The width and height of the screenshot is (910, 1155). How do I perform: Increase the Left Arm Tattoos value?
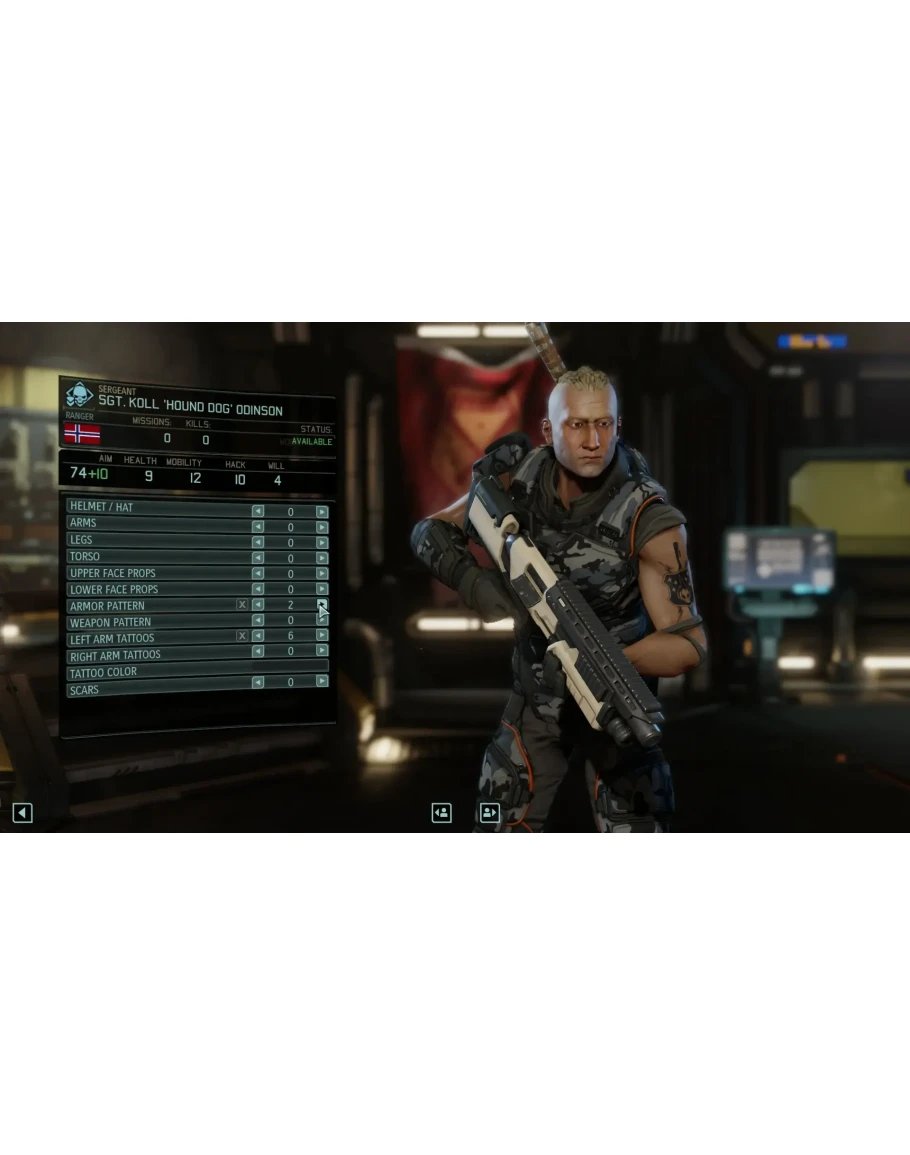click(322, 635)
